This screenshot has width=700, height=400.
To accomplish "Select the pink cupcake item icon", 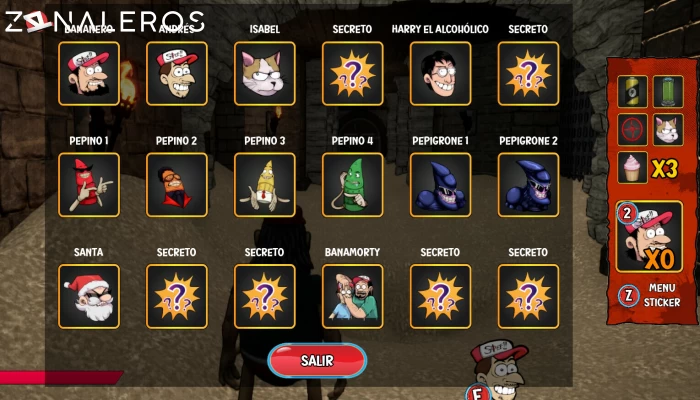I will click(x=632, y=167).
